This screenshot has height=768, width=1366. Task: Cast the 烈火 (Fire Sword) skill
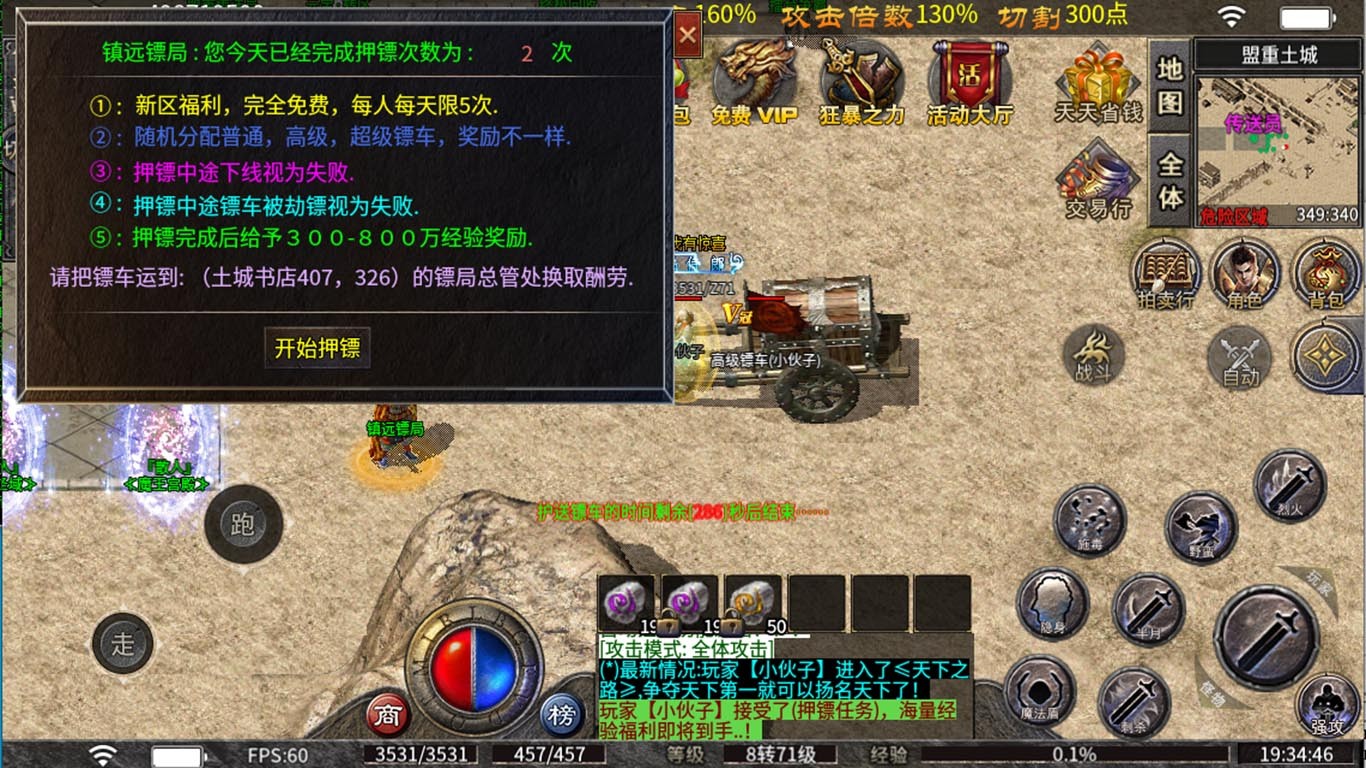[1290, 484]
